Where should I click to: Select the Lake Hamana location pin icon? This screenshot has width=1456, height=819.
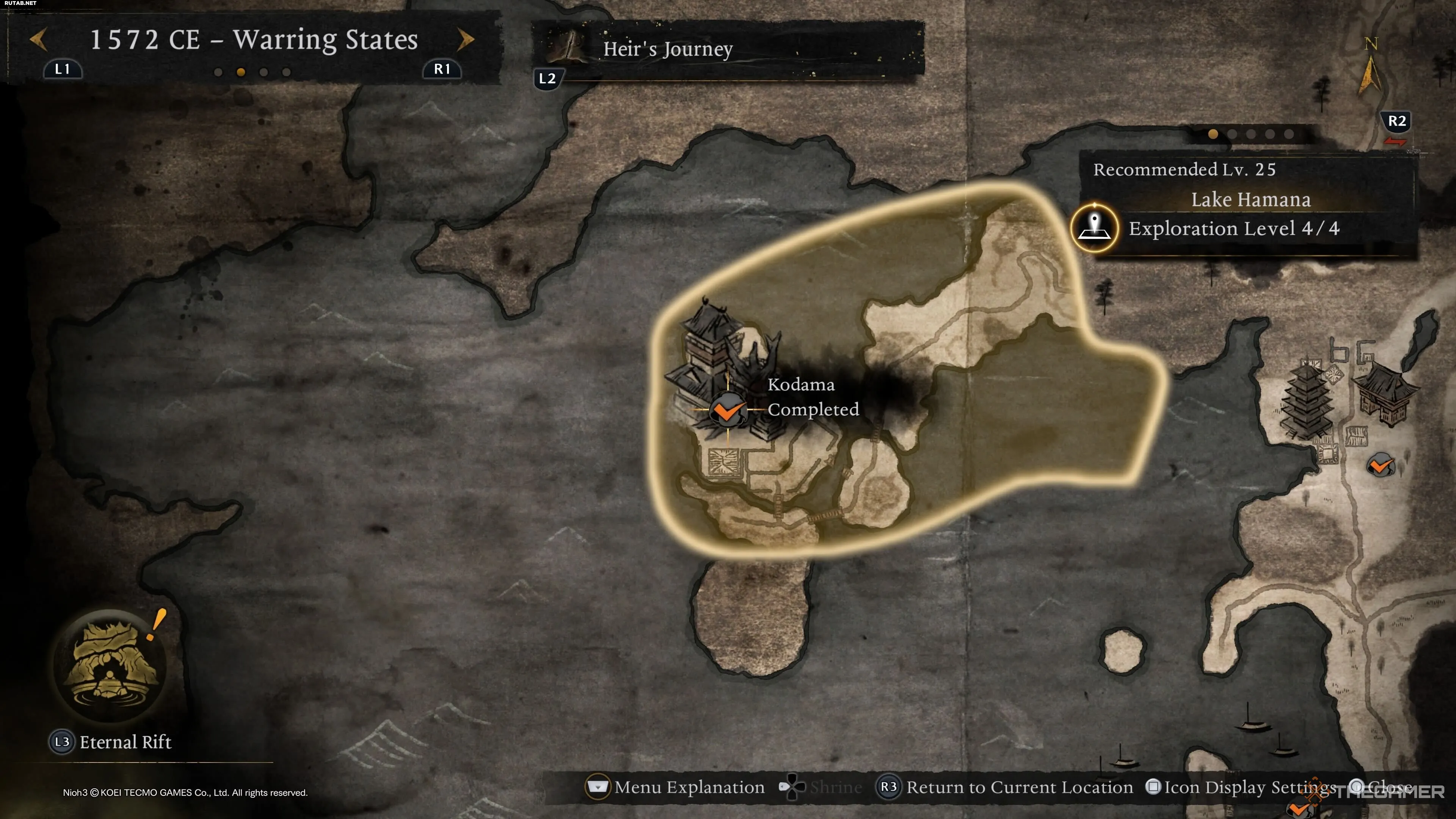click(x=1094, y=228)
